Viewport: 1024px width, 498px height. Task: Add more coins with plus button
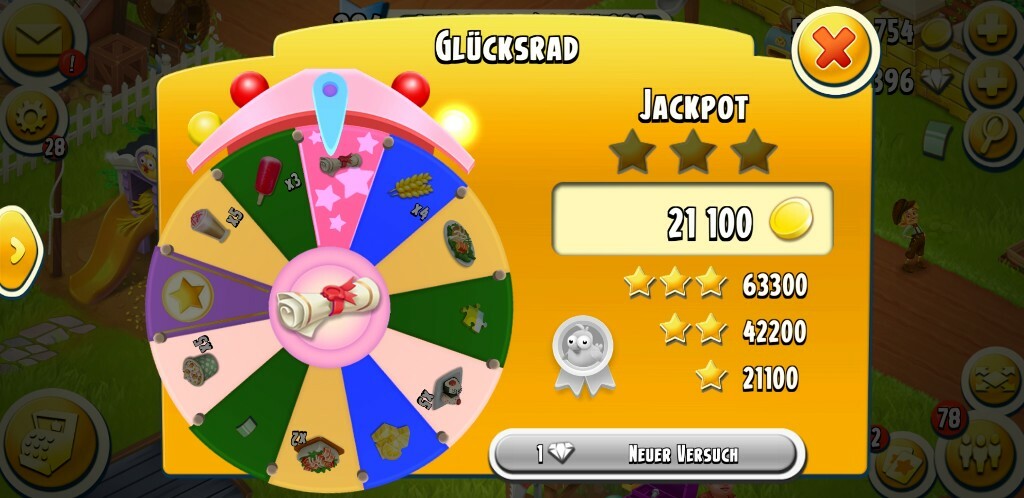click(x=992, y=33)
